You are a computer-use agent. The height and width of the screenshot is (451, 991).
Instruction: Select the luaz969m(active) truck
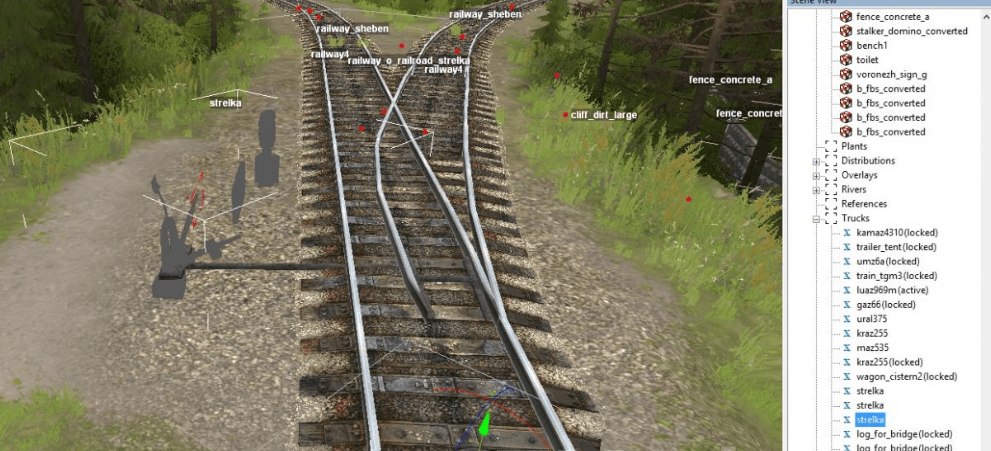tap(892, 290)
